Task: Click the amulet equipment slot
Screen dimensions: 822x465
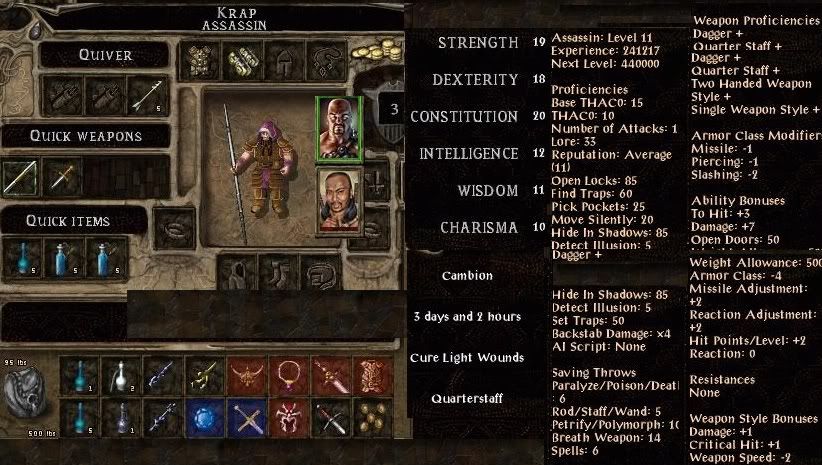Action: click(x=323, y=62)
